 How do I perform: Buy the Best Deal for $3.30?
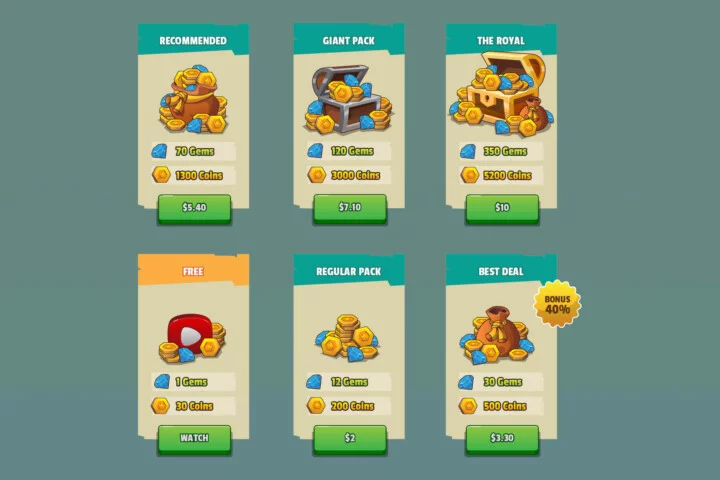tap(502, 438)
